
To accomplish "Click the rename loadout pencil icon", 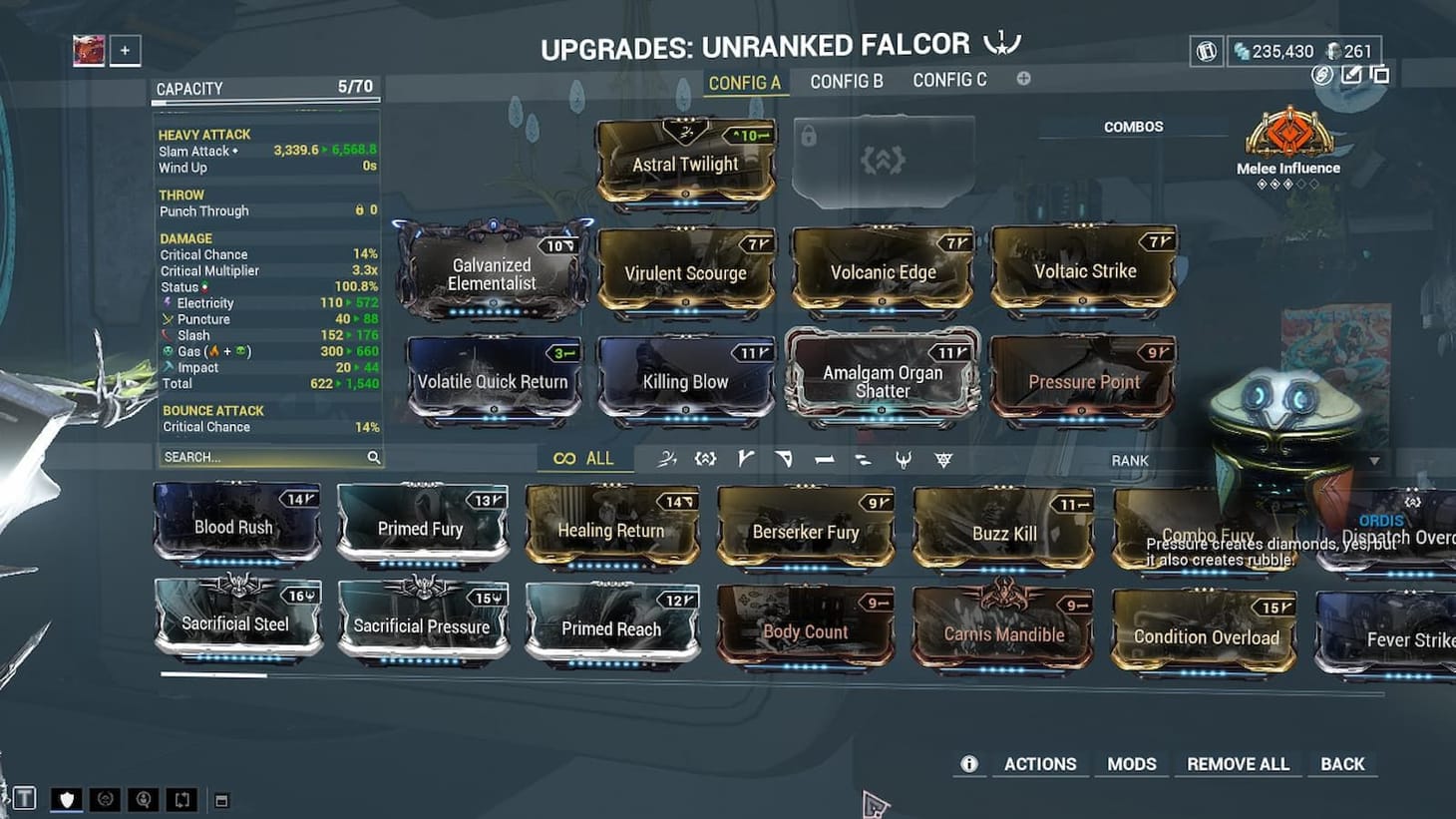I will pyautogui.click(x=1352, y=75).
